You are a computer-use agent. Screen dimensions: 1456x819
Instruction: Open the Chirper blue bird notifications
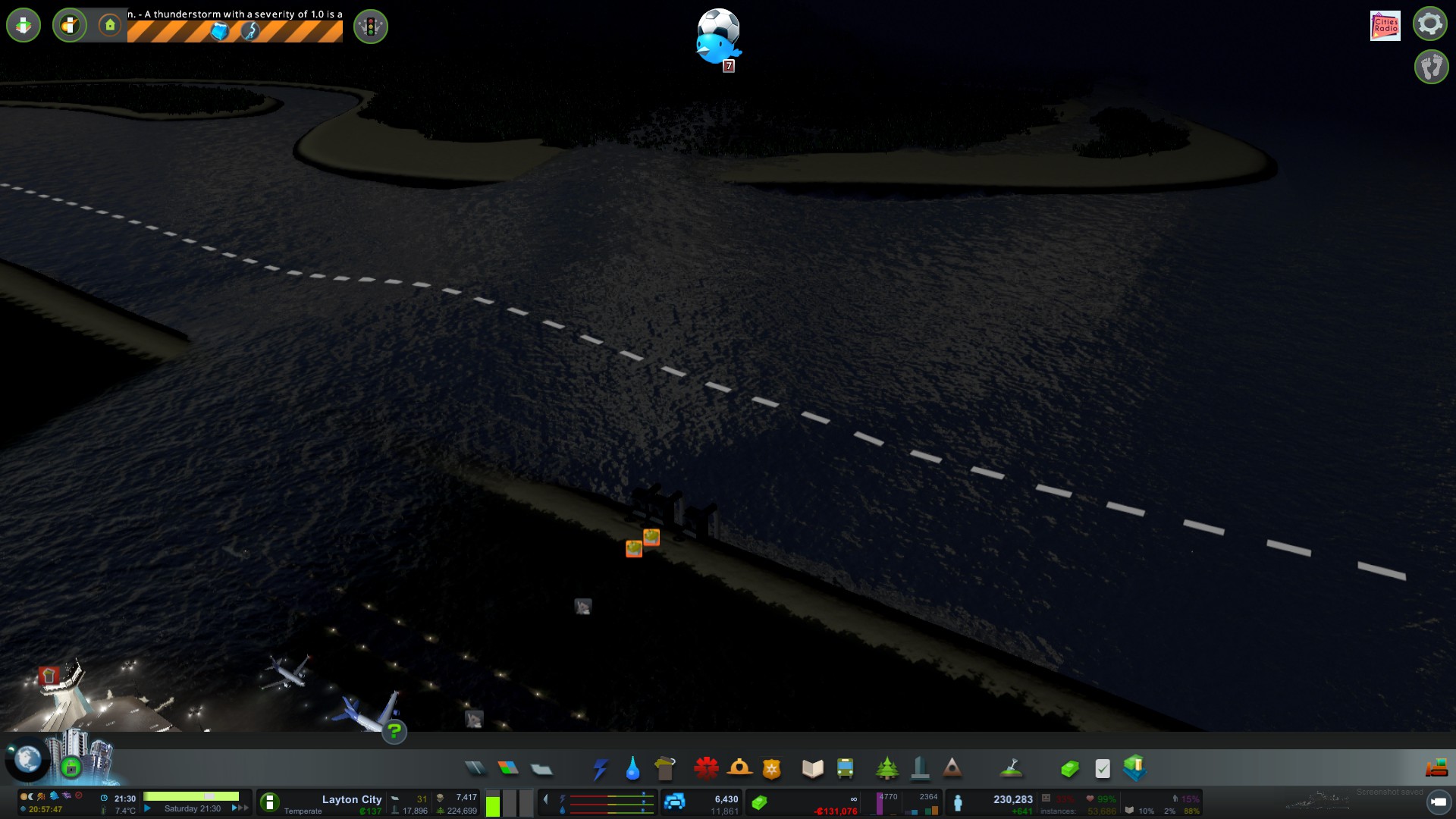[717, 47]
